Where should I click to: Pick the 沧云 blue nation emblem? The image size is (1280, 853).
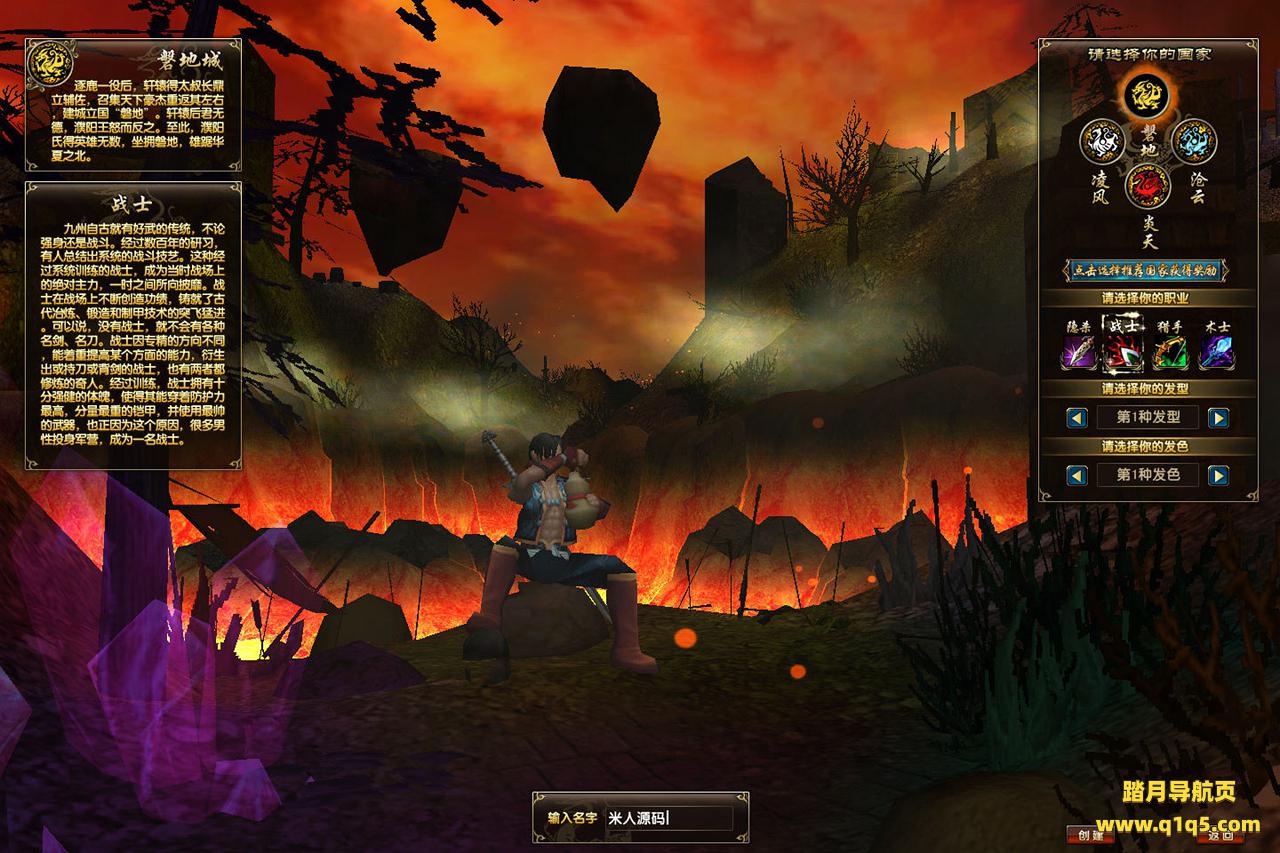(x=1192, y=141)
